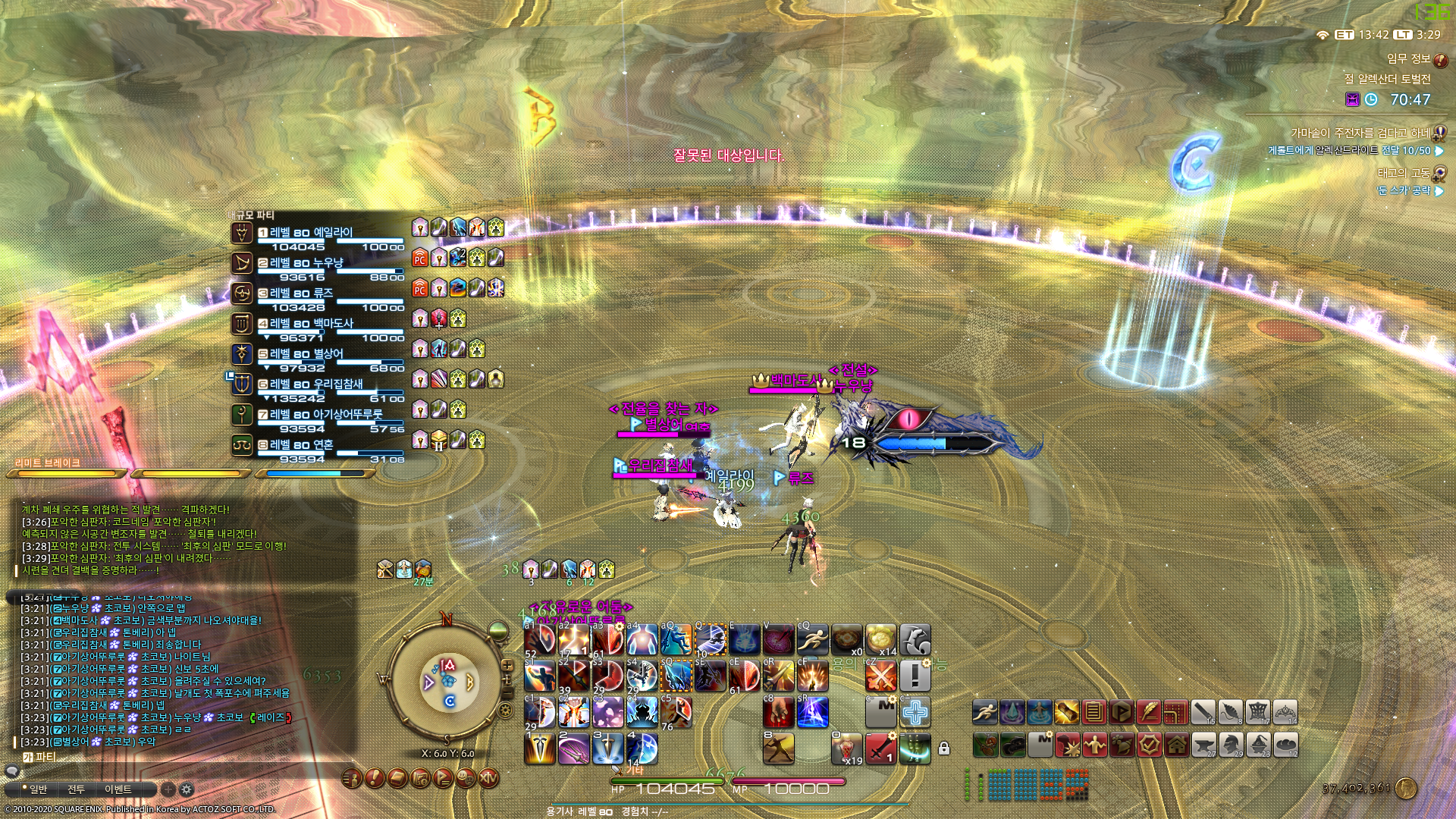Open the speech bubble chat mode button
This screenshot has height=819, width=1456.
pos(12,772)
